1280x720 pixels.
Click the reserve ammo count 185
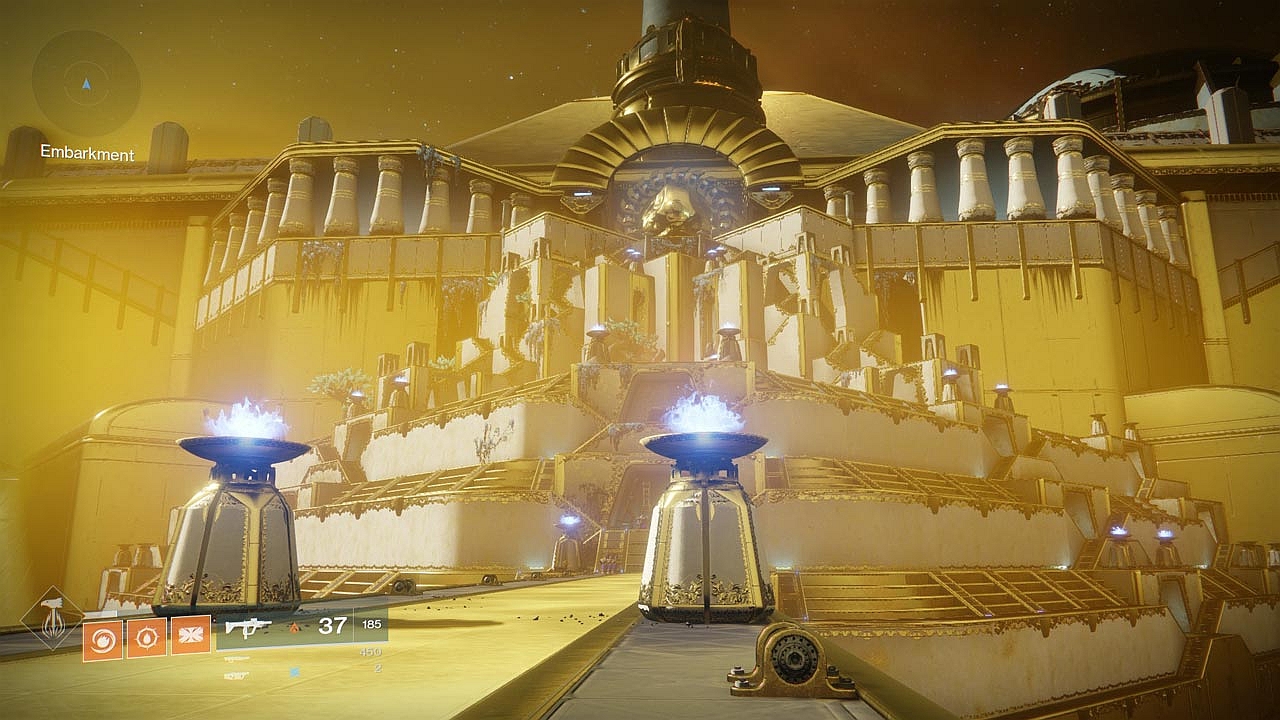click(x=371, y=624)
